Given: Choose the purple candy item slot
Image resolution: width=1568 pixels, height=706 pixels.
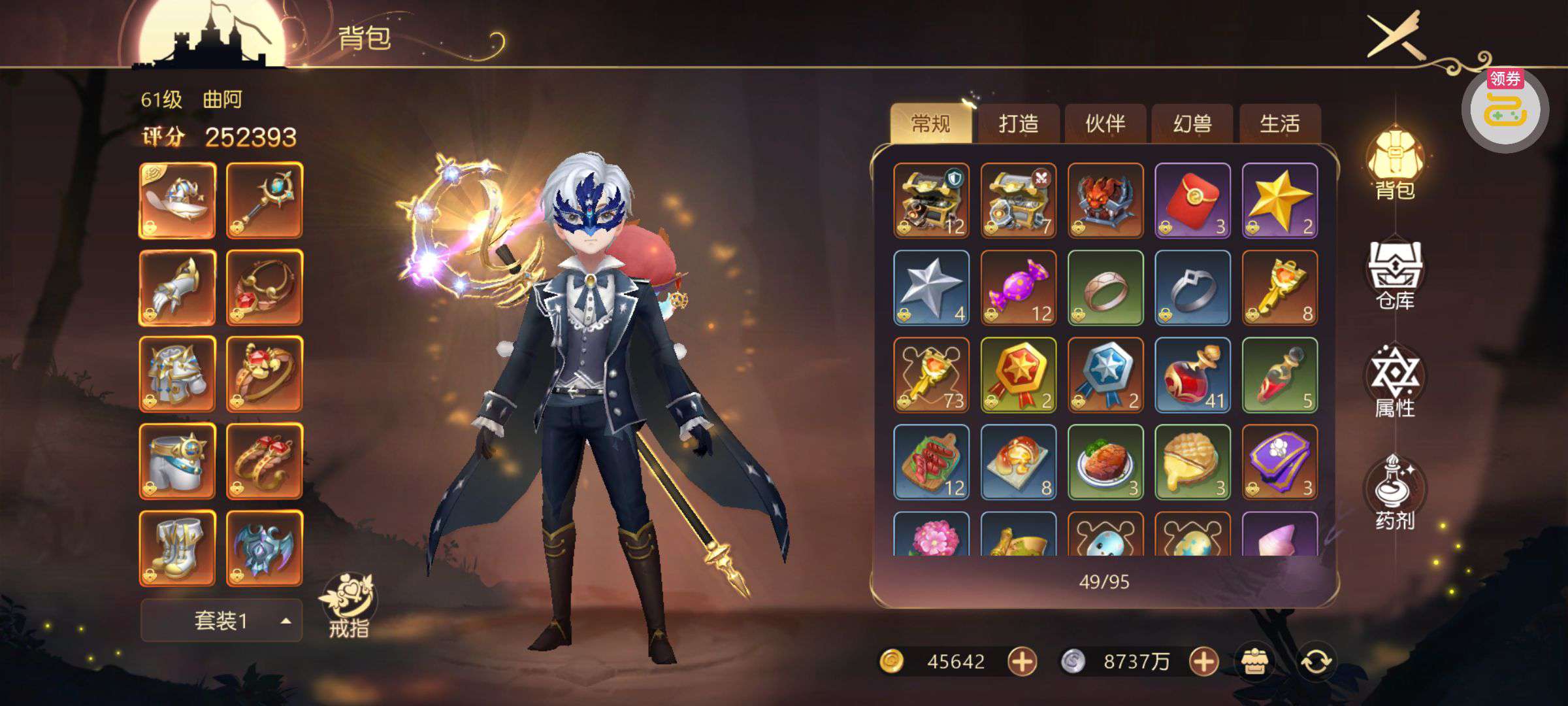Looking at the screenshot, I should click(x=1018, y=288).
